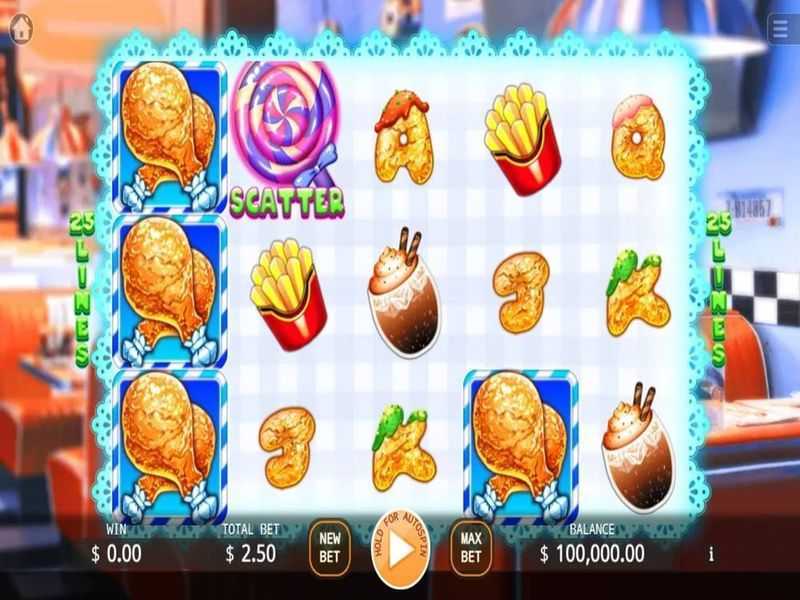The height and width of the screenshot is (600, 800).
Task: Open the hamburger menu
Action: 781,29
